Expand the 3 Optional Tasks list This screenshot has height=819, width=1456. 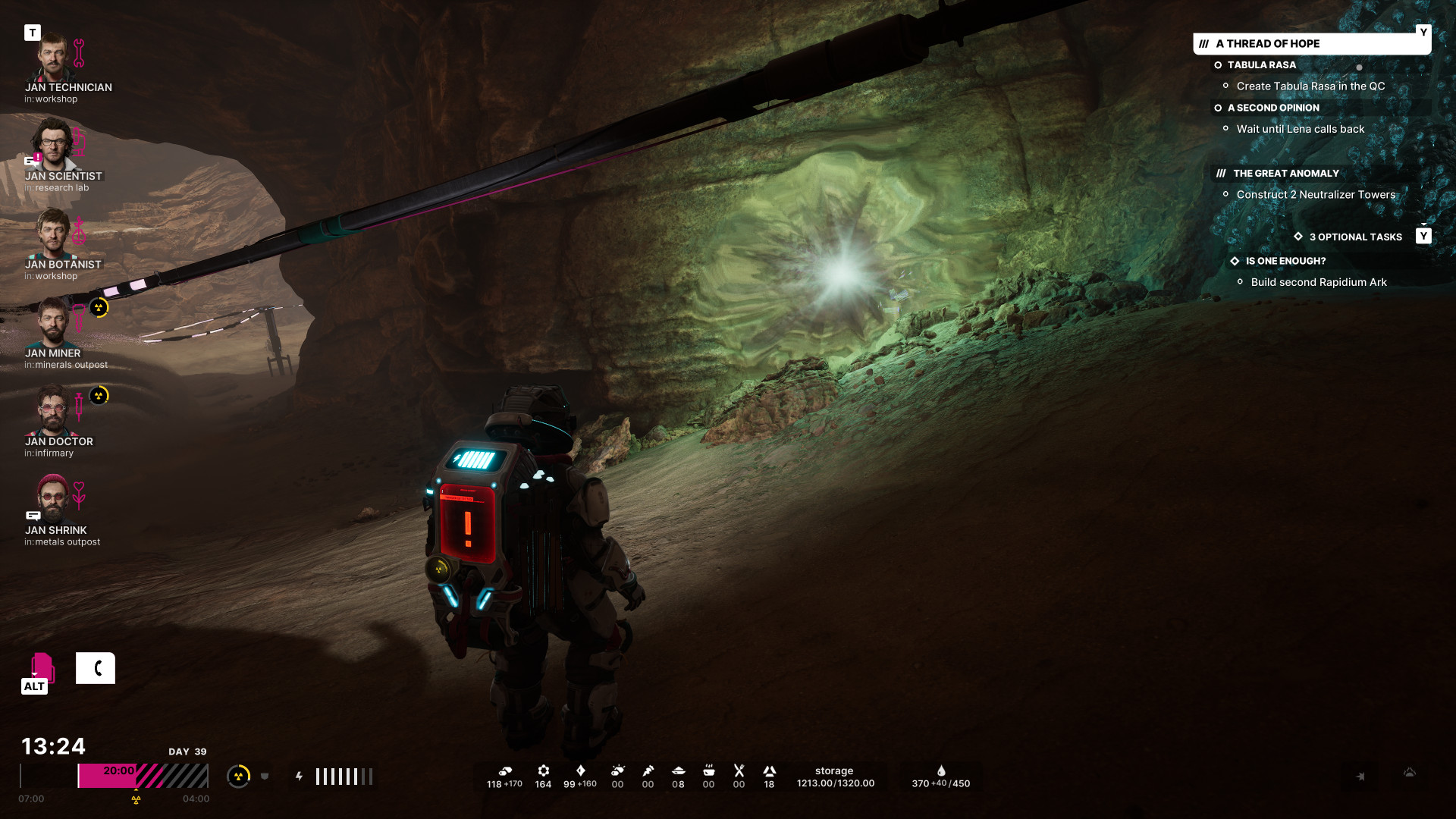click(1355, 237)
